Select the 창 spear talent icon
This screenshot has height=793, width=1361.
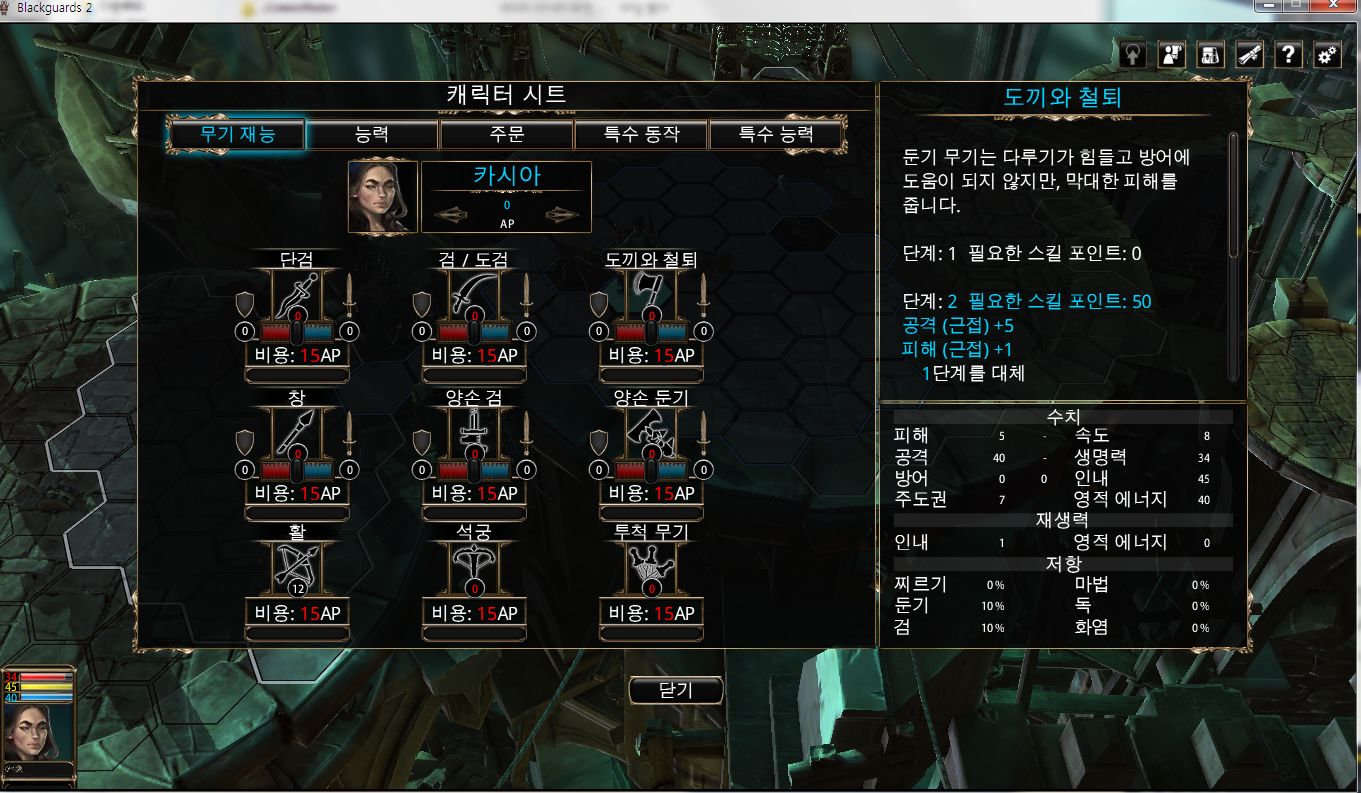(297, 433)
